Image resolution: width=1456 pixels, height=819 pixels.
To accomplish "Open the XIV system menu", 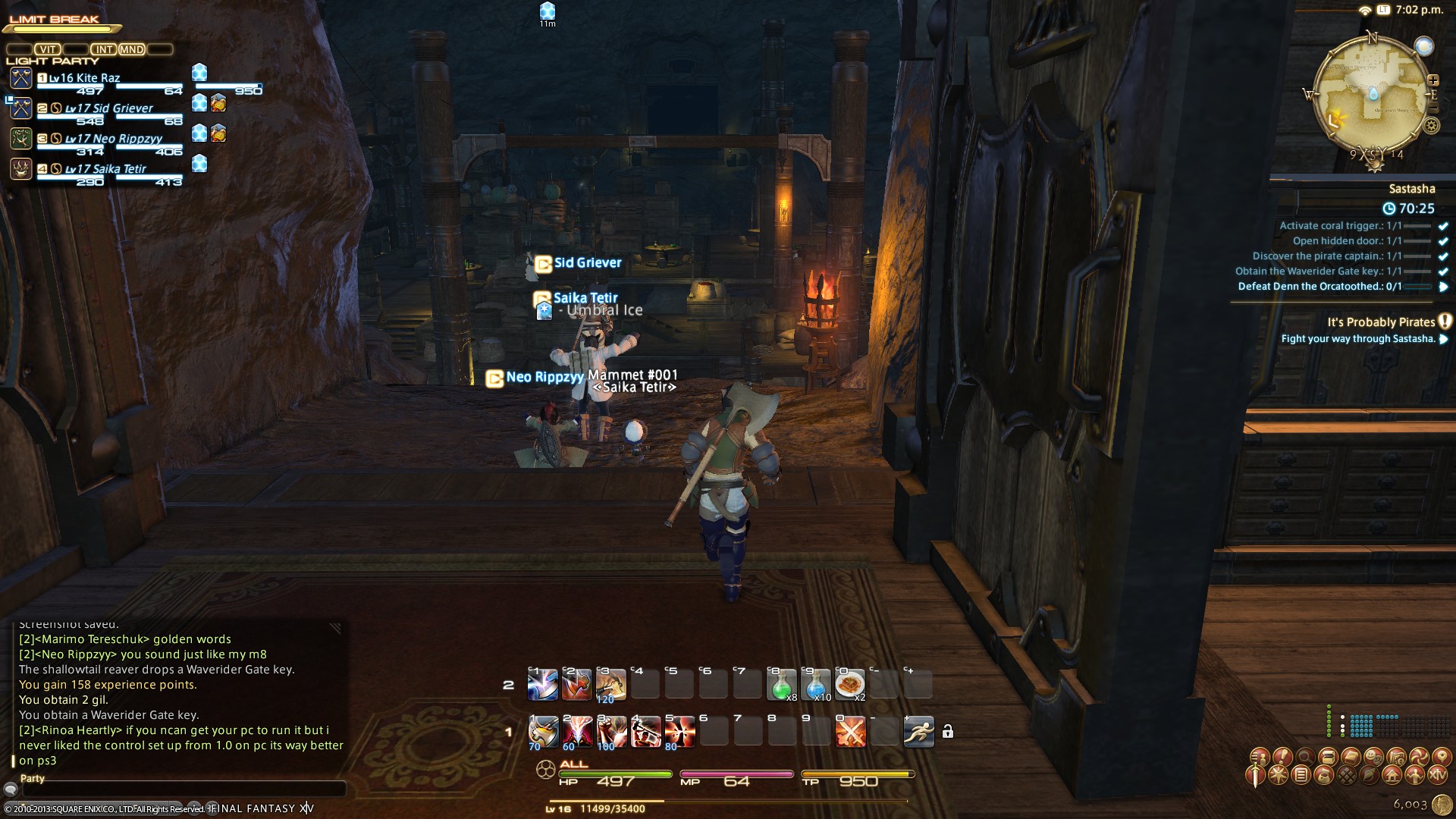I will click(1437, 776).
